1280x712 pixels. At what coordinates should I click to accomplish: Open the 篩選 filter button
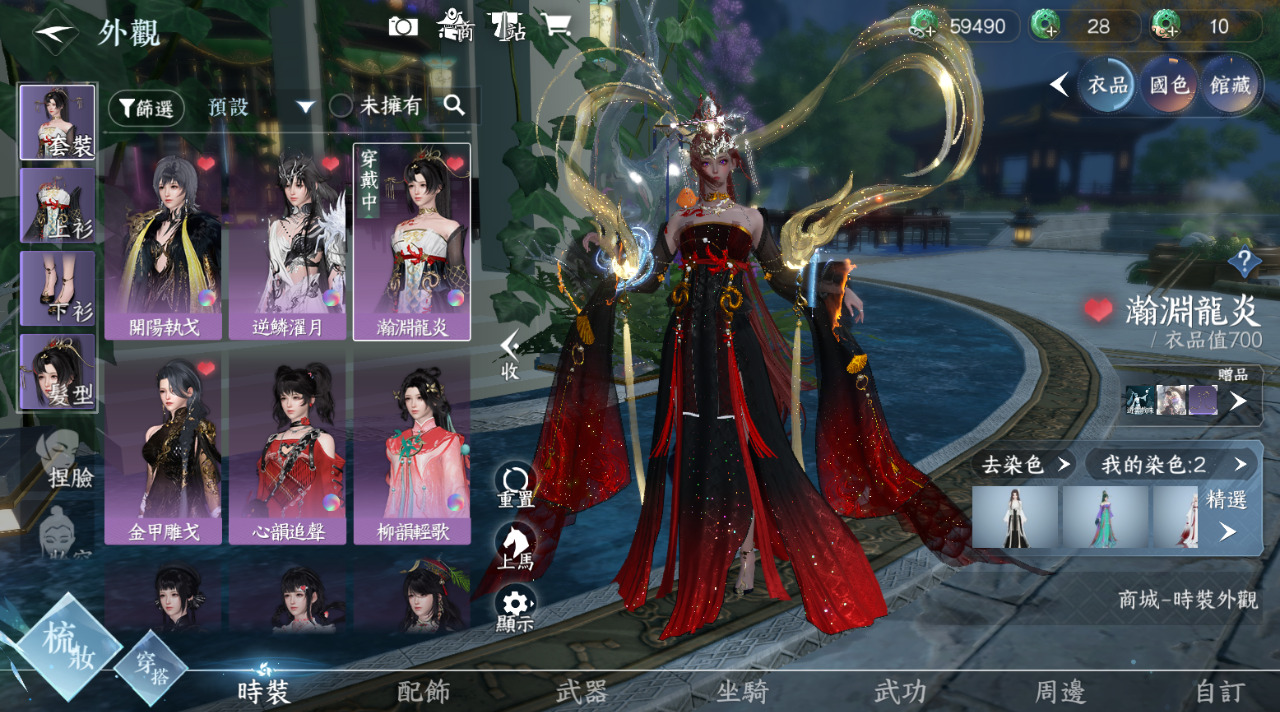pyautogui.click(x=146, y=108)
